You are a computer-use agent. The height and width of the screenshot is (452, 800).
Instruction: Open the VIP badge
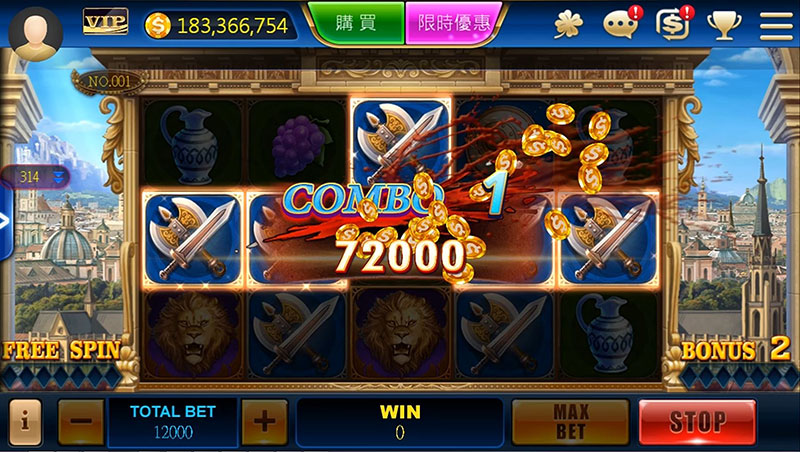point(103,21)
